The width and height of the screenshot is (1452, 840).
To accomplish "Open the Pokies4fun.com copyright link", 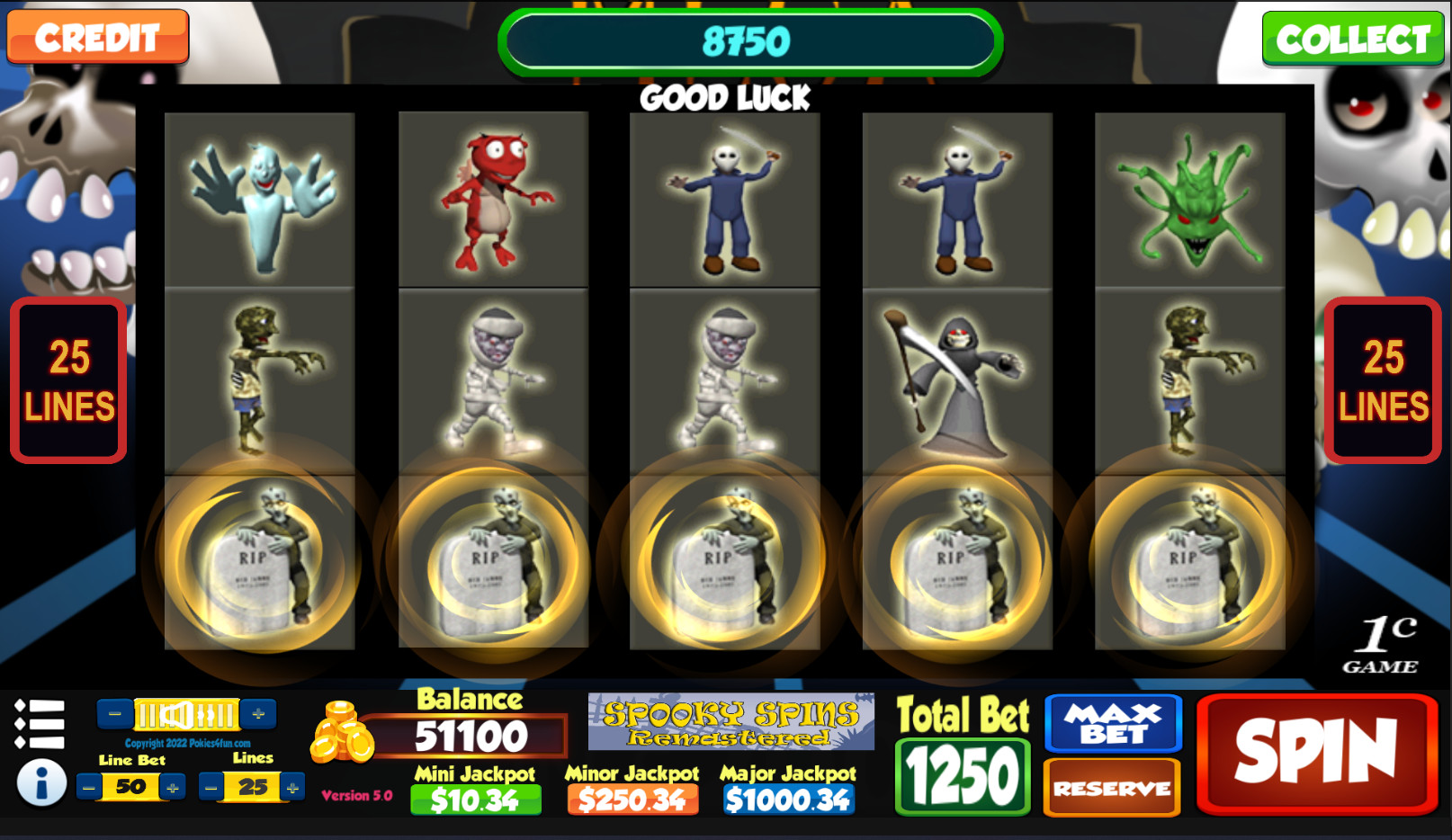I will click(187, 743).
